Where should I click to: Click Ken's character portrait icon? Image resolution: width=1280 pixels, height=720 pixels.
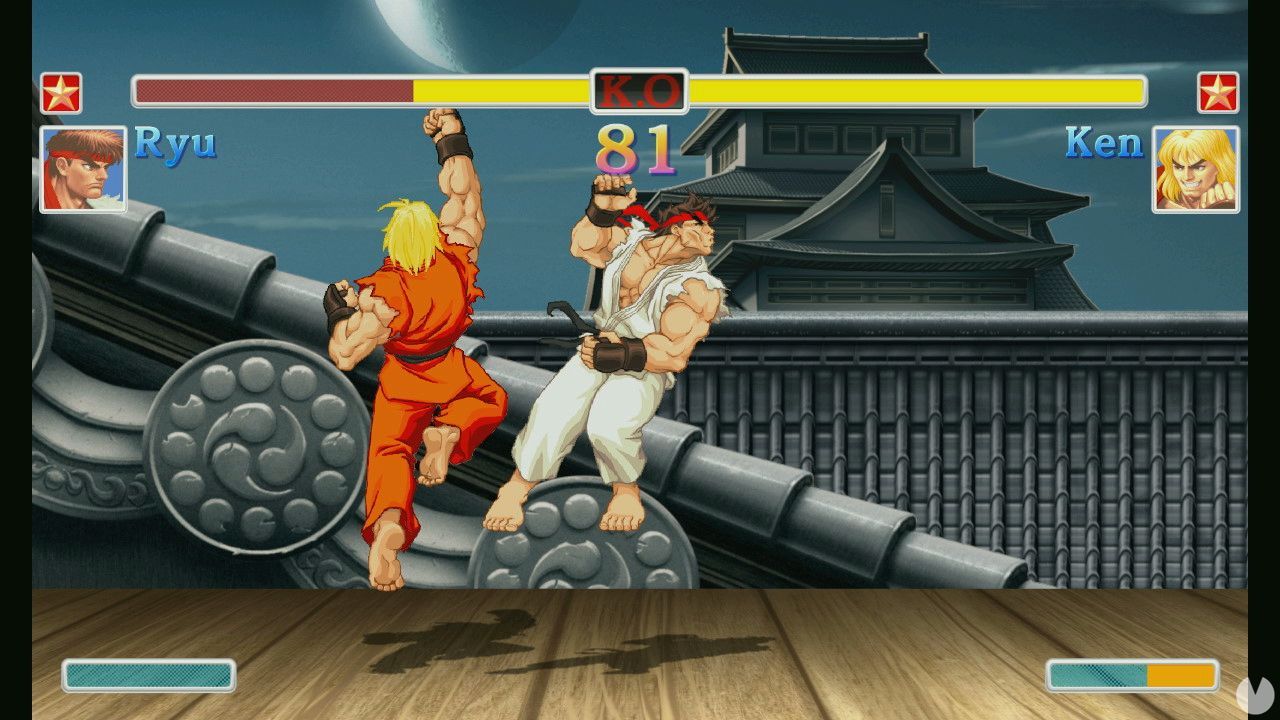coord(1197,169)
